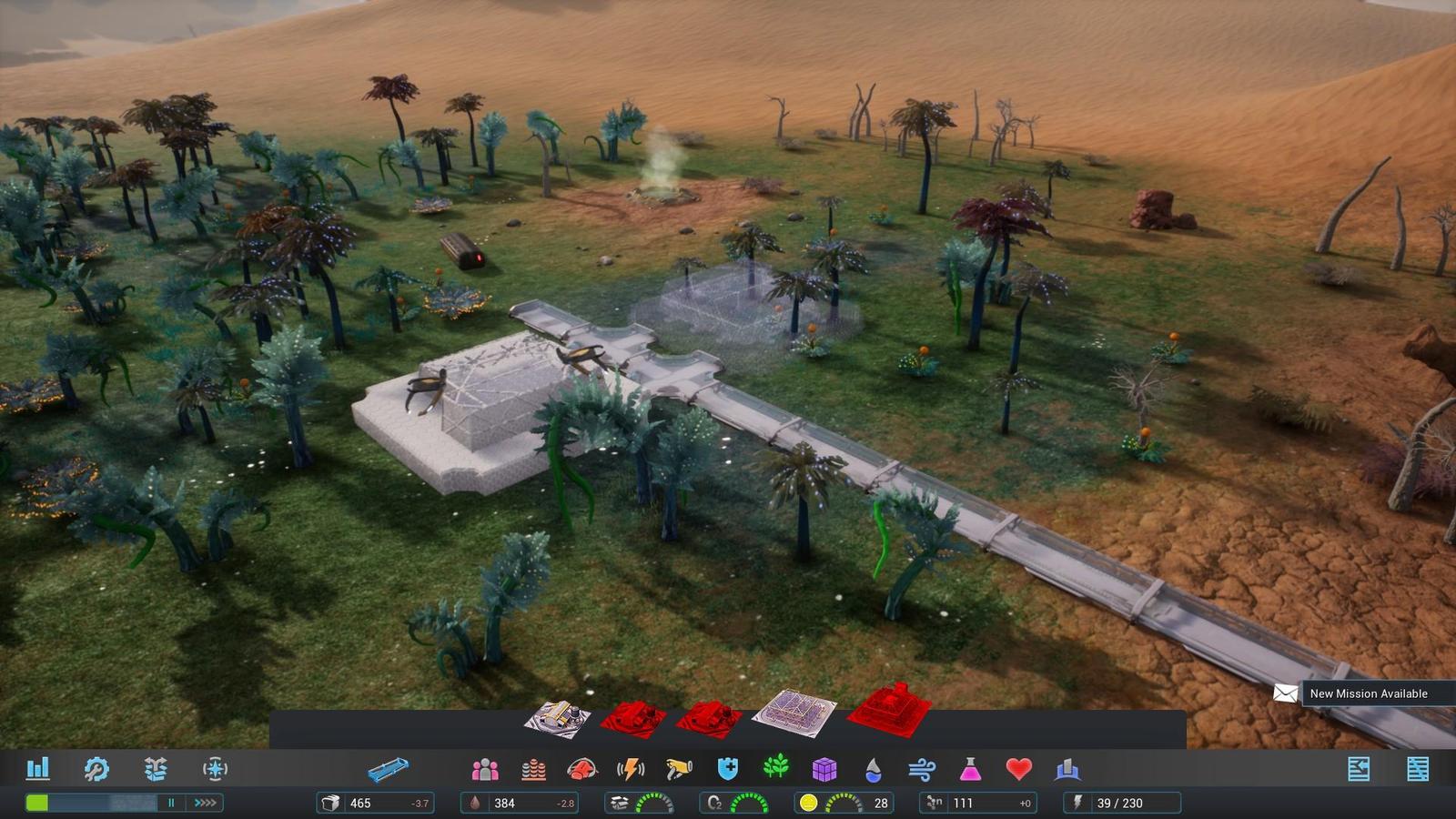Choose the first white building thumbnail
The height and width of the screenshot is (819, 1456).
(558, 719)
